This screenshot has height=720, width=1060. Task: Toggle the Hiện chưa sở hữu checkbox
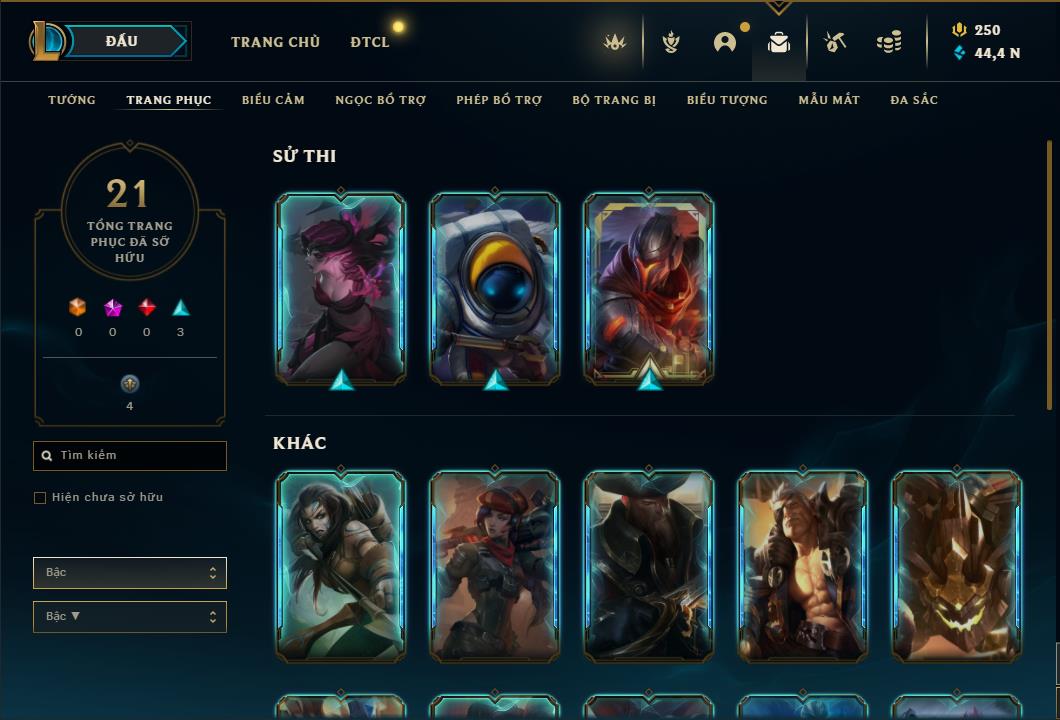40,498
